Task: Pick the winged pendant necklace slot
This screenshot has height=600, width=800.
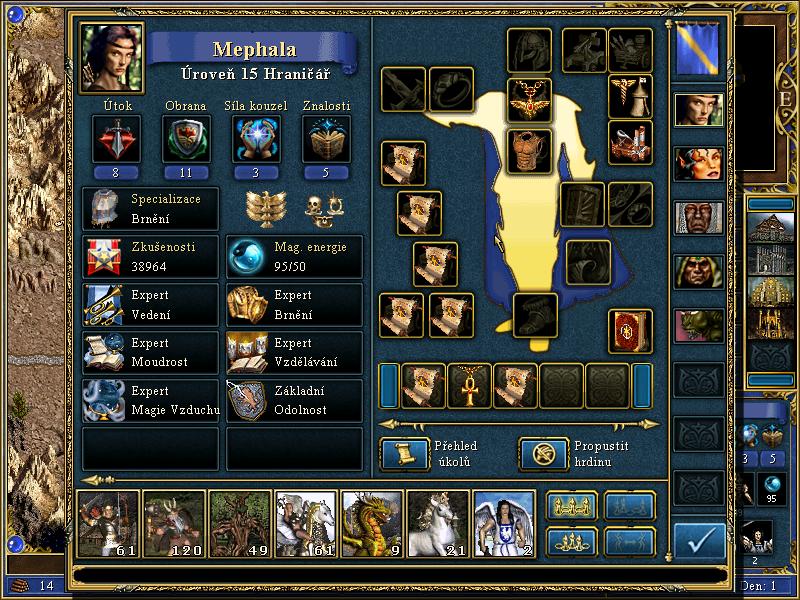Action: [x=529, y=99]
